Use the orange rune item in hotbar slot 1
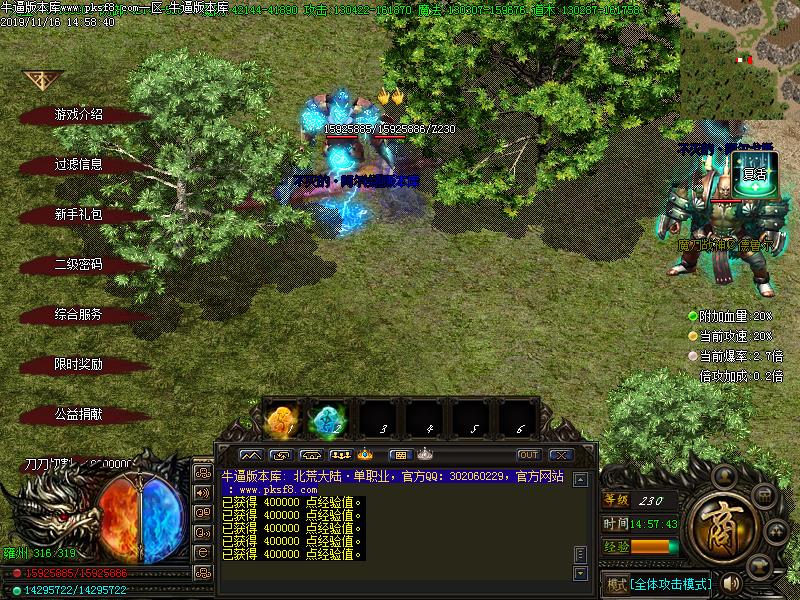Screen dimensions: 800x600 coord(281,420)
